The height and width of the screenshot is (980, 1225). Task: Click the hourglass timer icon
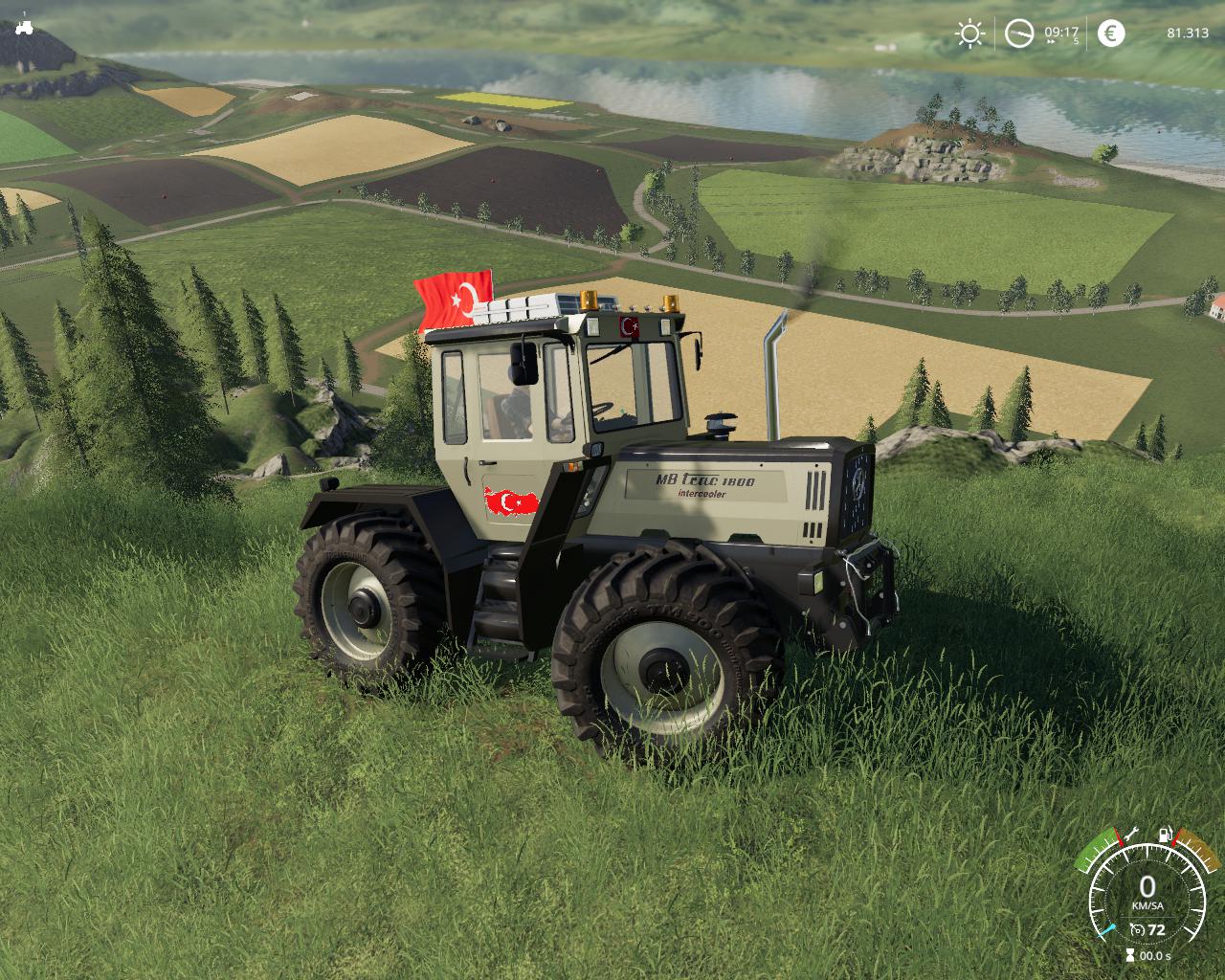(x=1130, y=955)
